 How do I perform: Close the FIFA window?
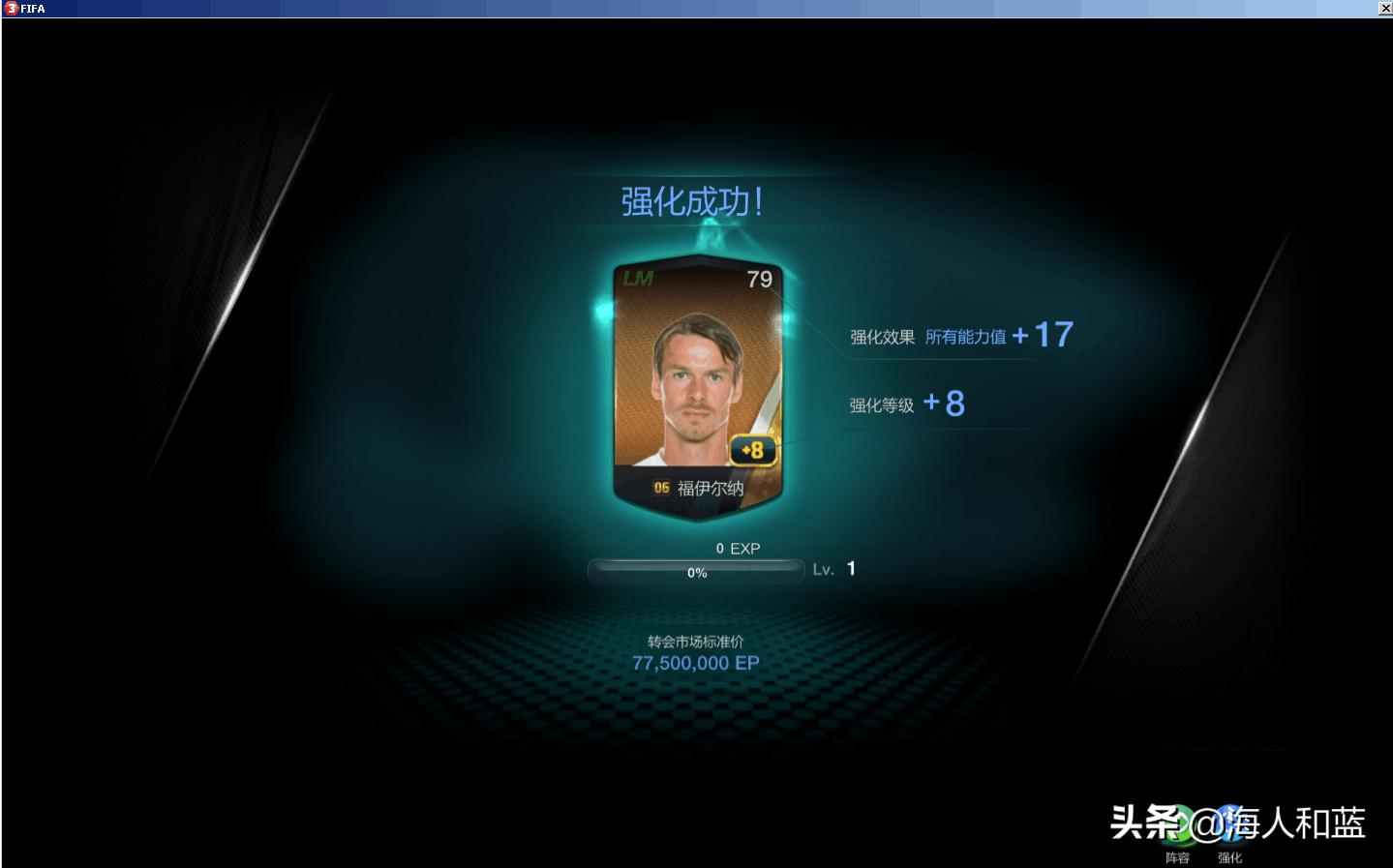tap(1384, 9)
